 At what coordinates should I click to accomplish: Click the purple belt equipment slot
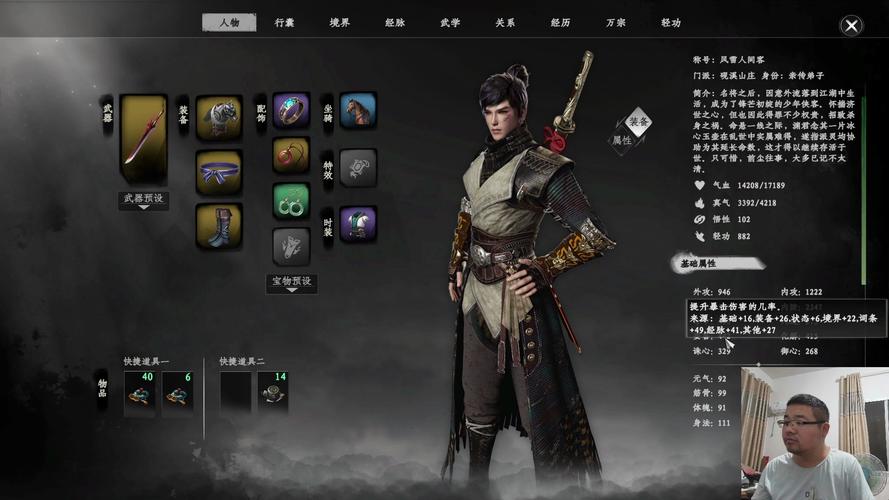219,172
